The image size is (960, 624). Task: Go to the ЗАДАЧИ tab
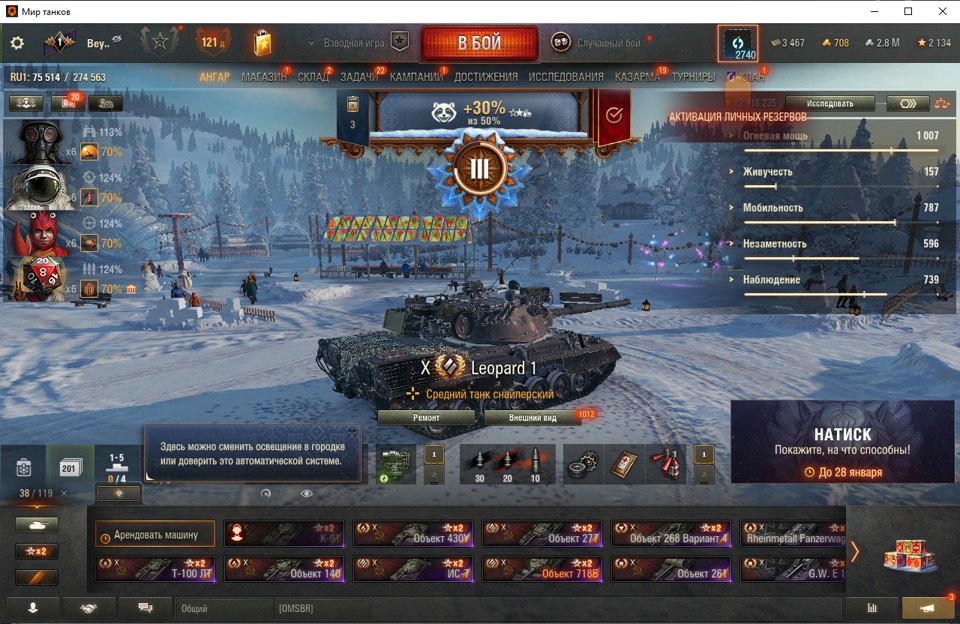click(x=359, y=77)
